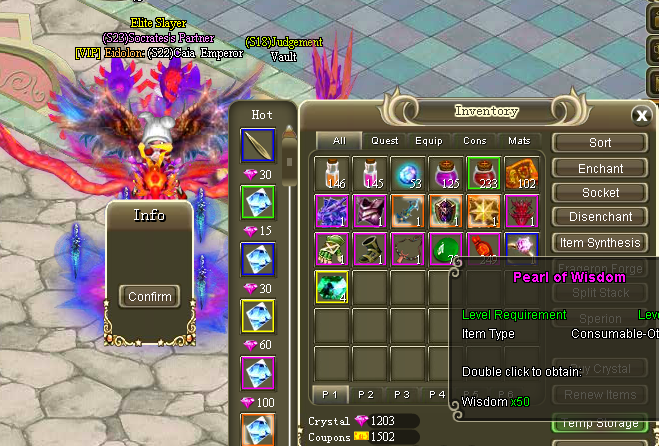
Task: Select the red dragon head item
Action: tap(519, 211)
